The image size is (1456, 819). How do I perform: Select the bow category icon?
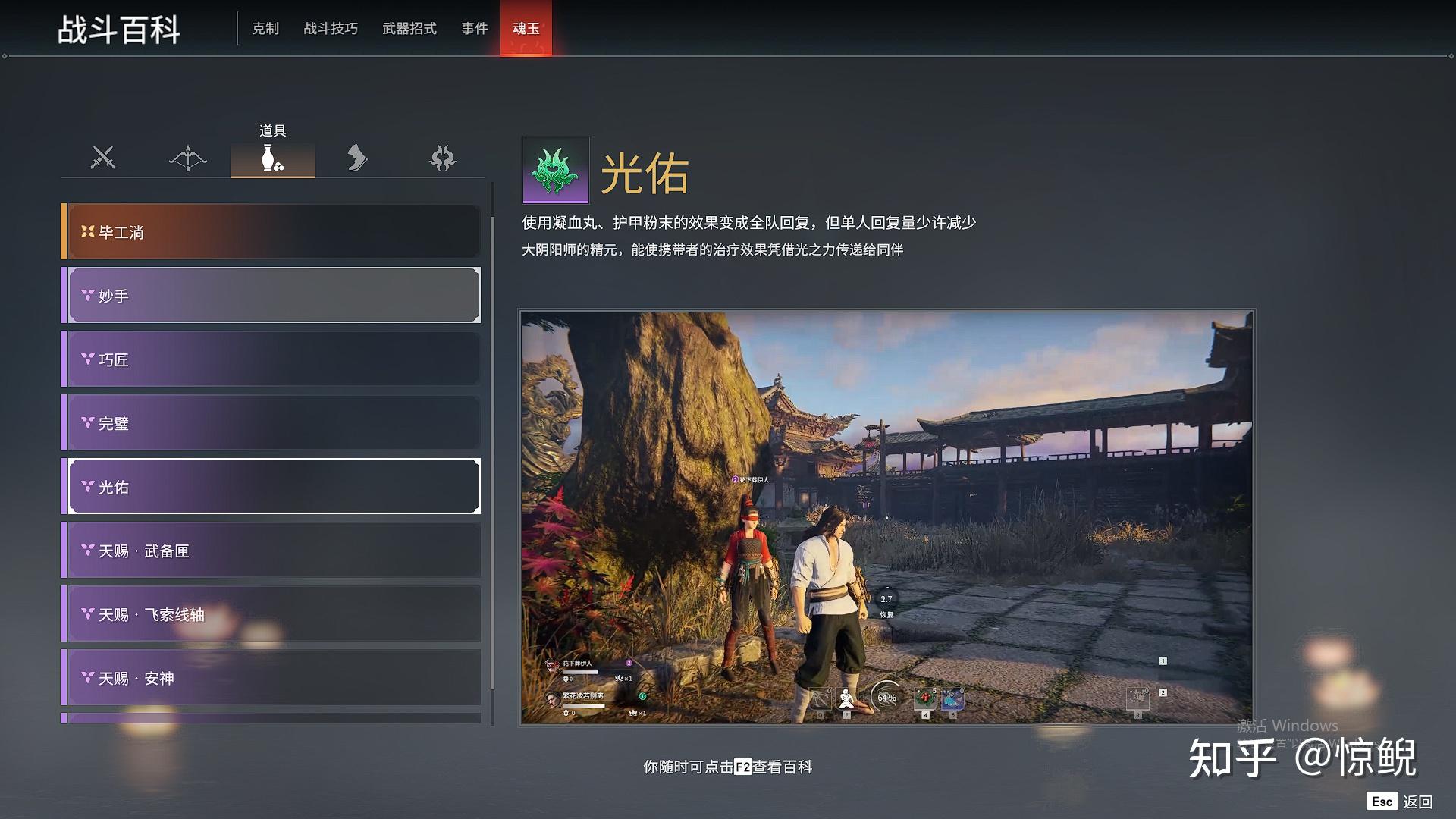coord(188,158)
